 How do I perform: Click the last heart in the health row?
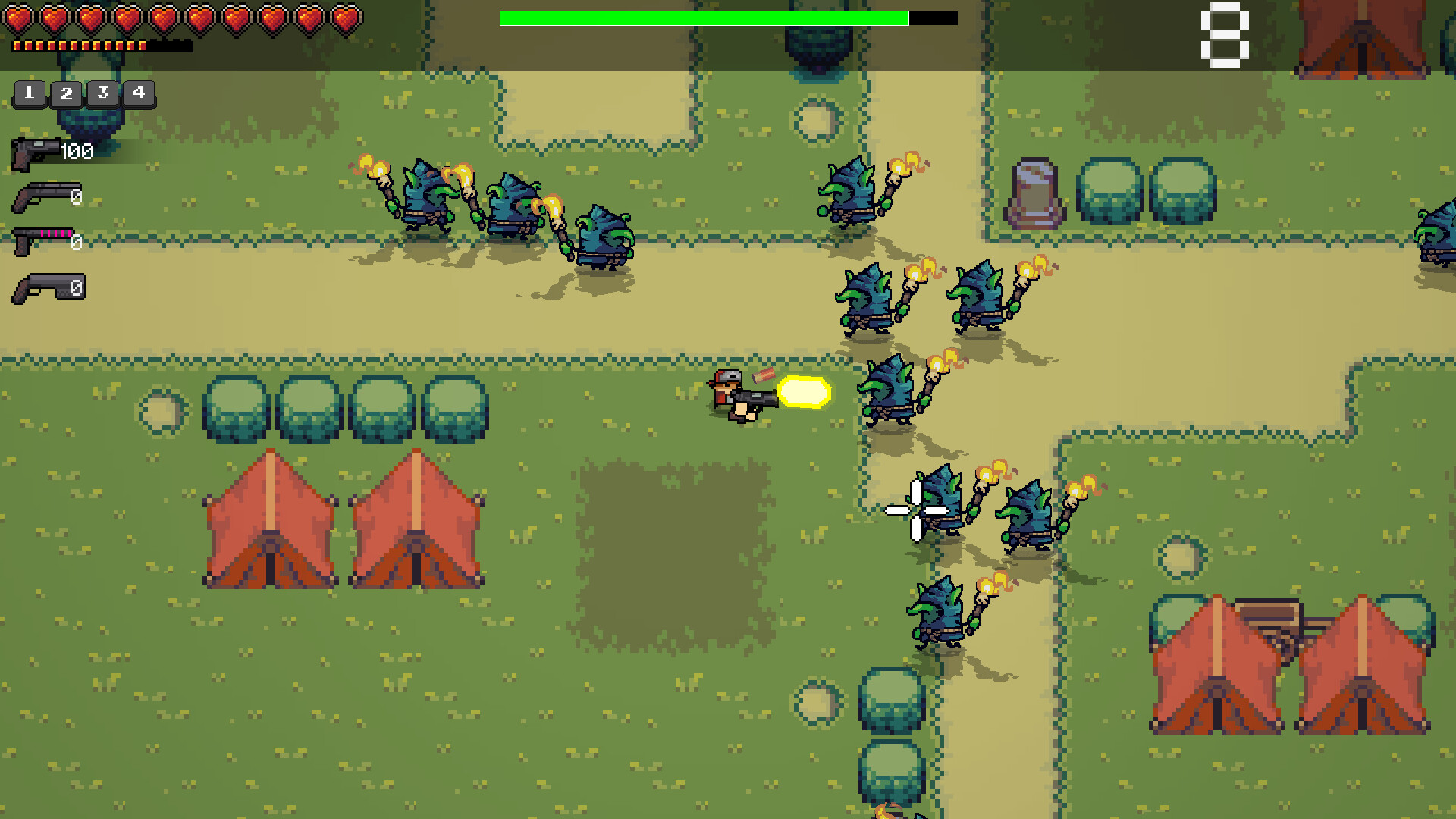coord(345,17)
